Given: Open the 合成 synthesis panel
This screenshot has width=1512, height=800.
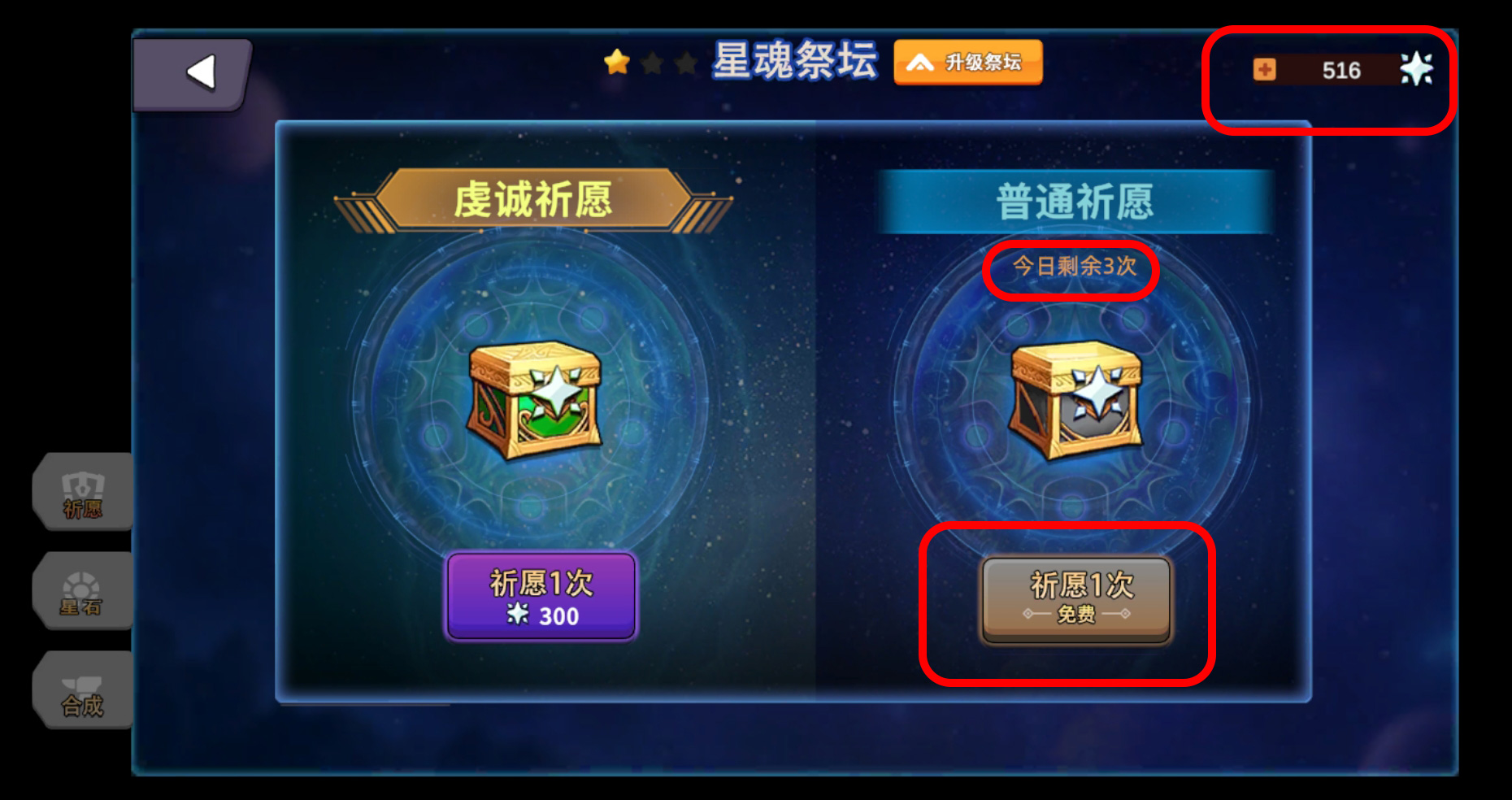Looking at the screenshot, I should tap(81, 691).
